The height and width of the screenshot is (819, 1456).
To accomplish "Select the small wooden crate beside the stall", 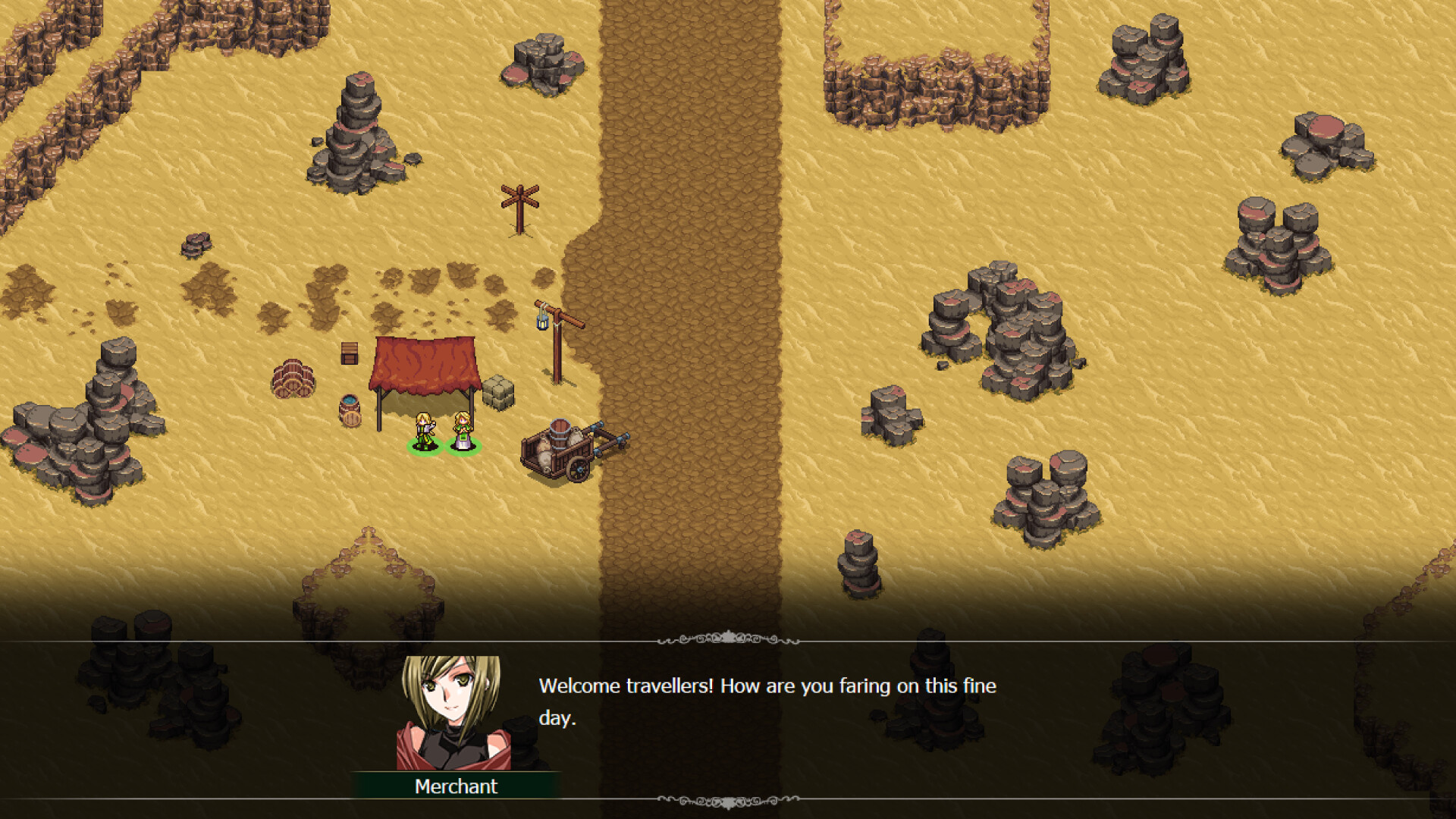I will pos(349,355).
